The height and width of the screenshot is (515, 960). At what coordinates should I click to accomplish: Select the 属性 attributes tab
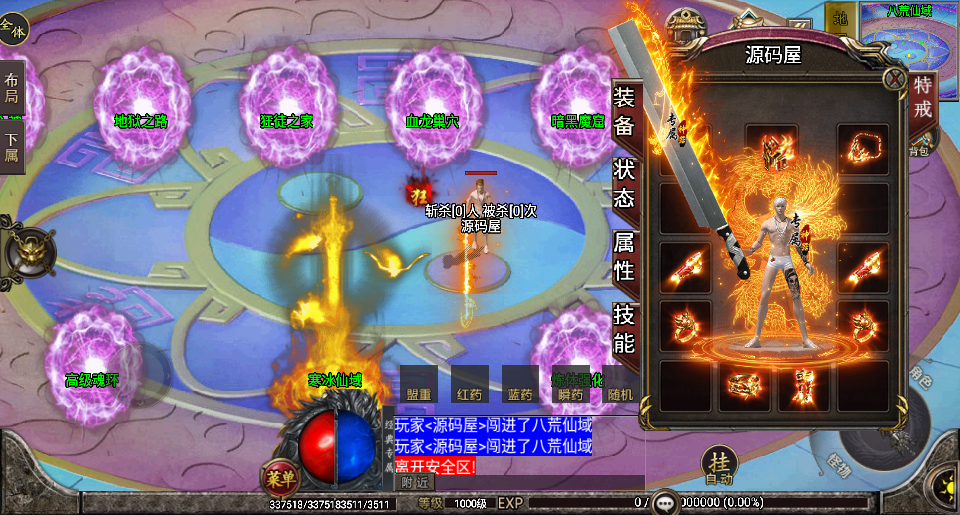[624, 257]
